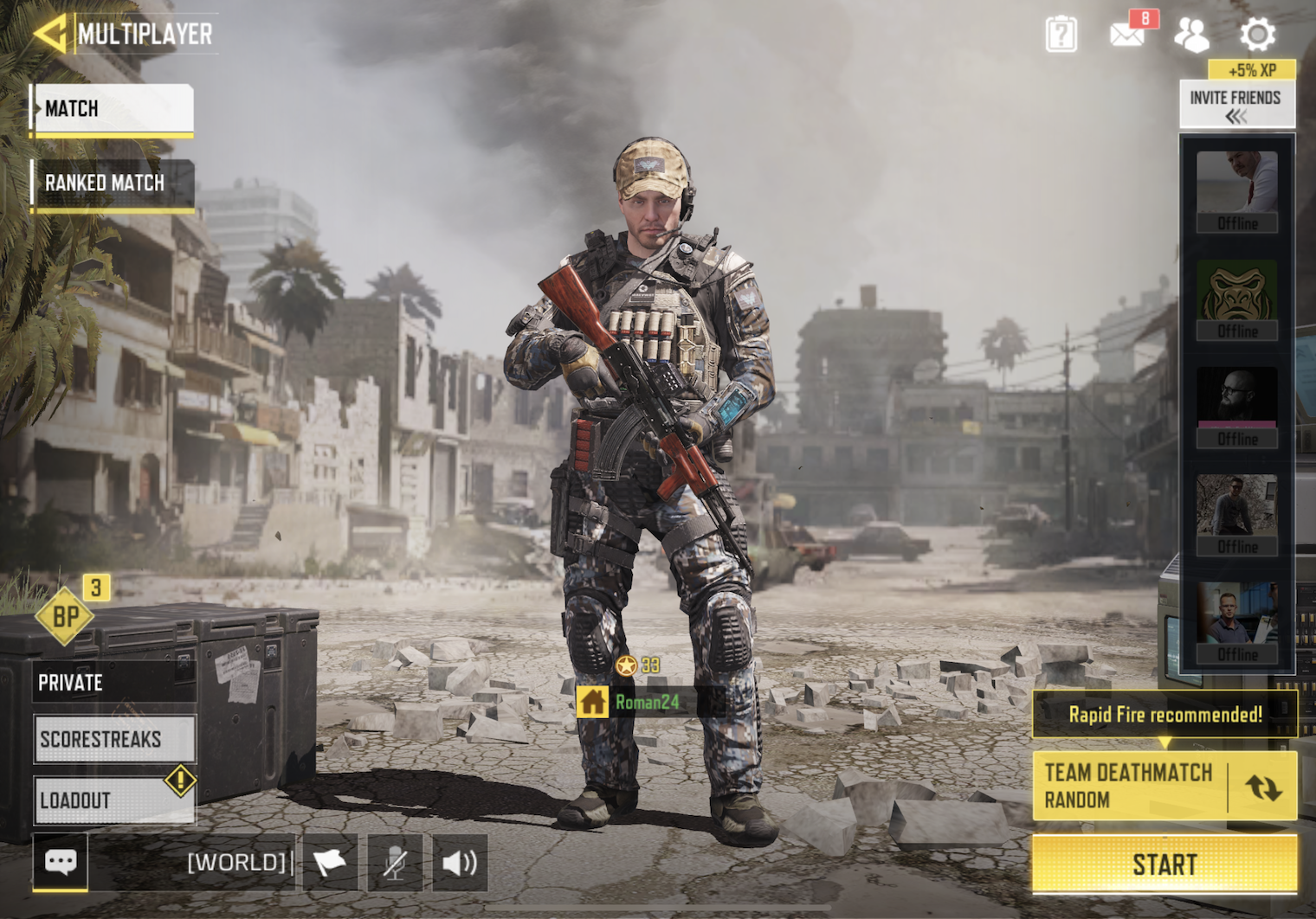Toggle the speaker sound button
Screen dimensions: 1316x919
point(460,862)
